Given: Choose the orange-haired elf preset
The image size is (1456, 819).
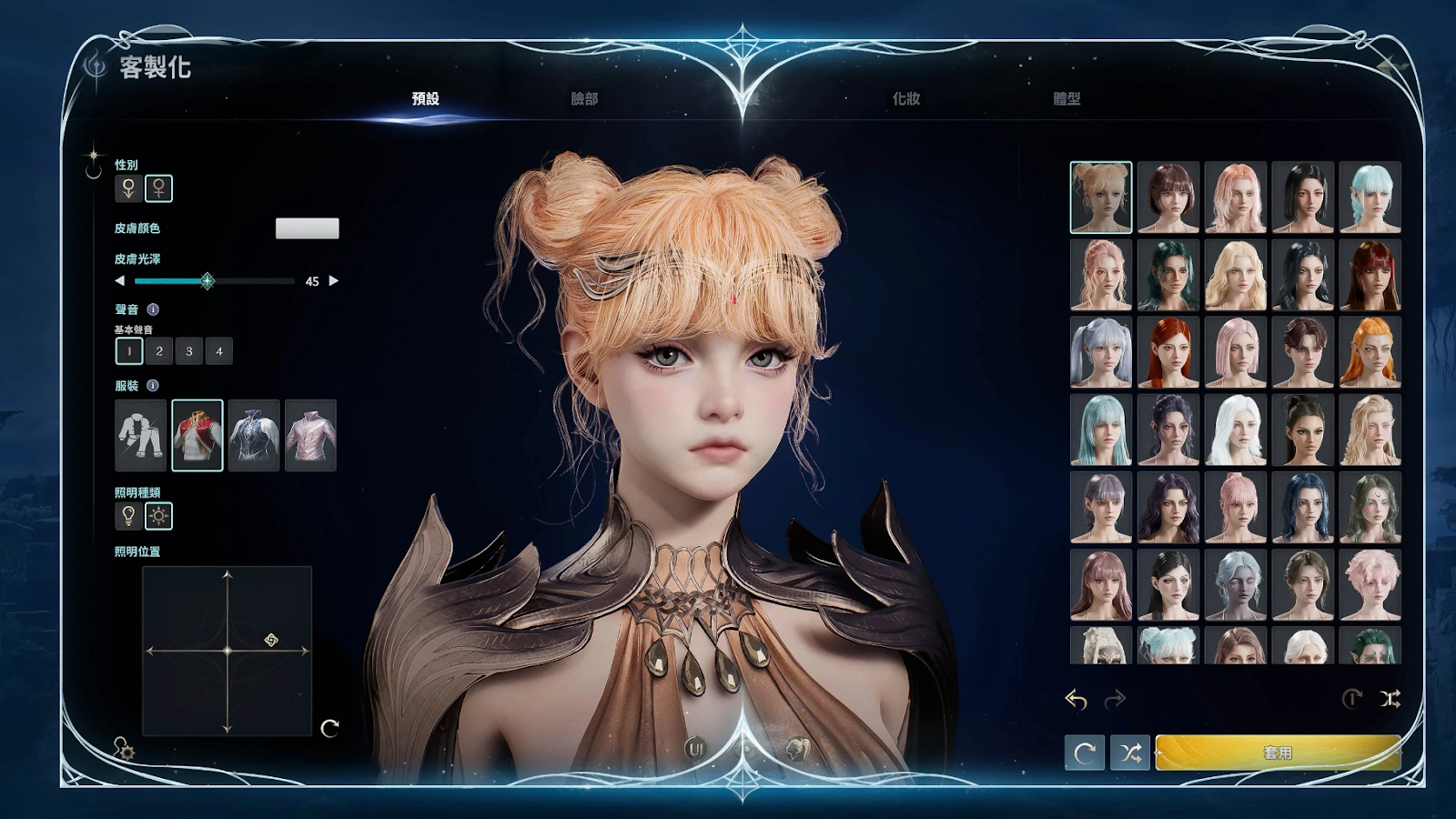Looking at the screenshot, I should (1370, 352).
